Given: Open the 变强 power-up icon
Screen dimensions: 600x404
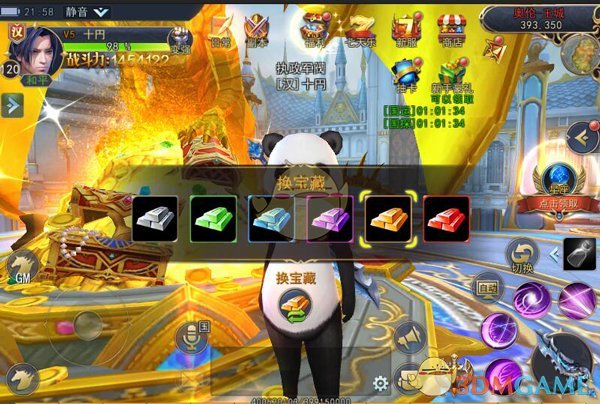Looking at the screenshot, I should 180,40.
